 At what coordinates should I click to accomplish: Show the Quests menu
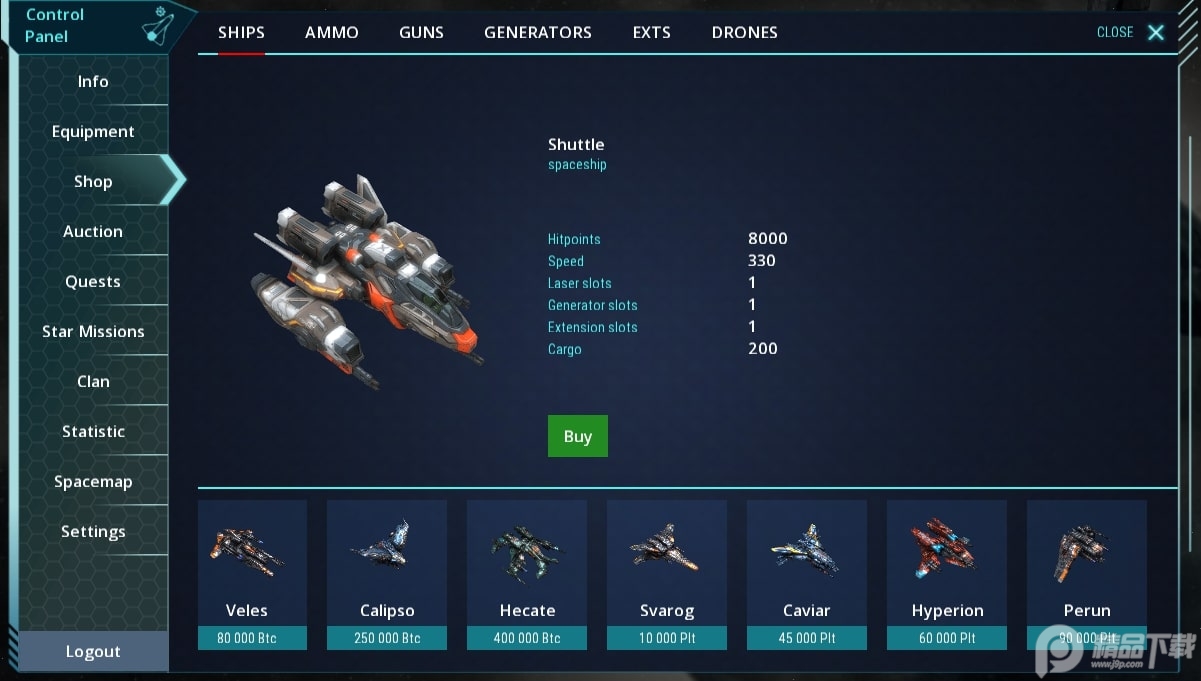93,282
